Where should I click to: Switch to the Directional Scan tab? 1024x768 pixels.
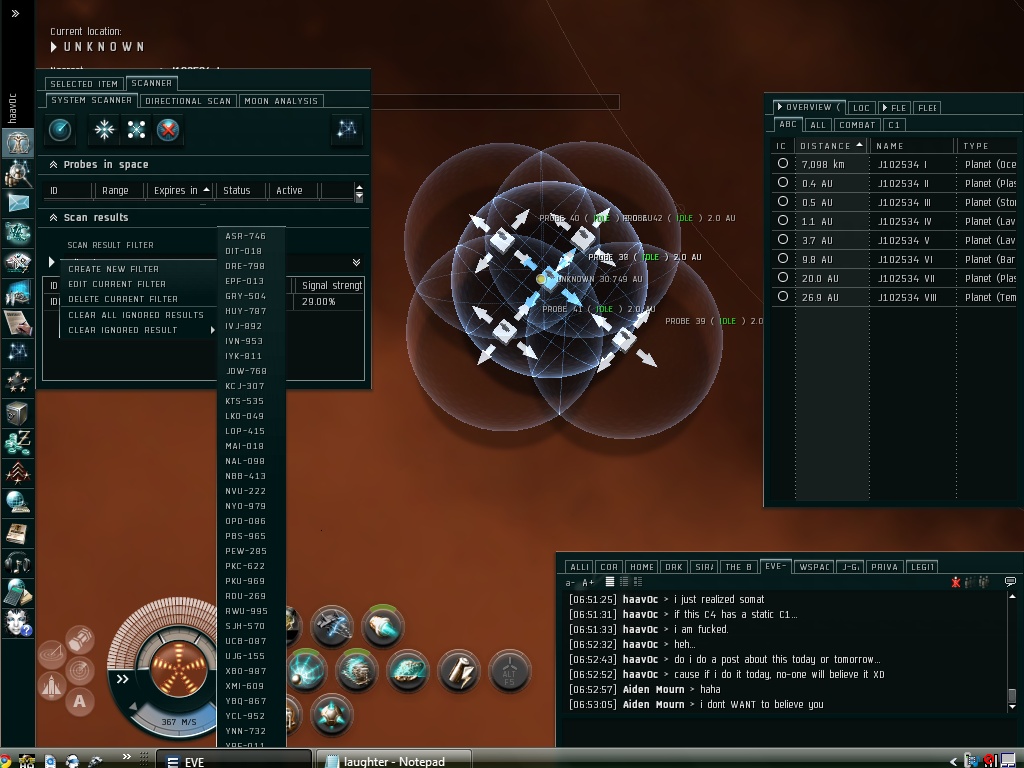click(x=188, y=101)
